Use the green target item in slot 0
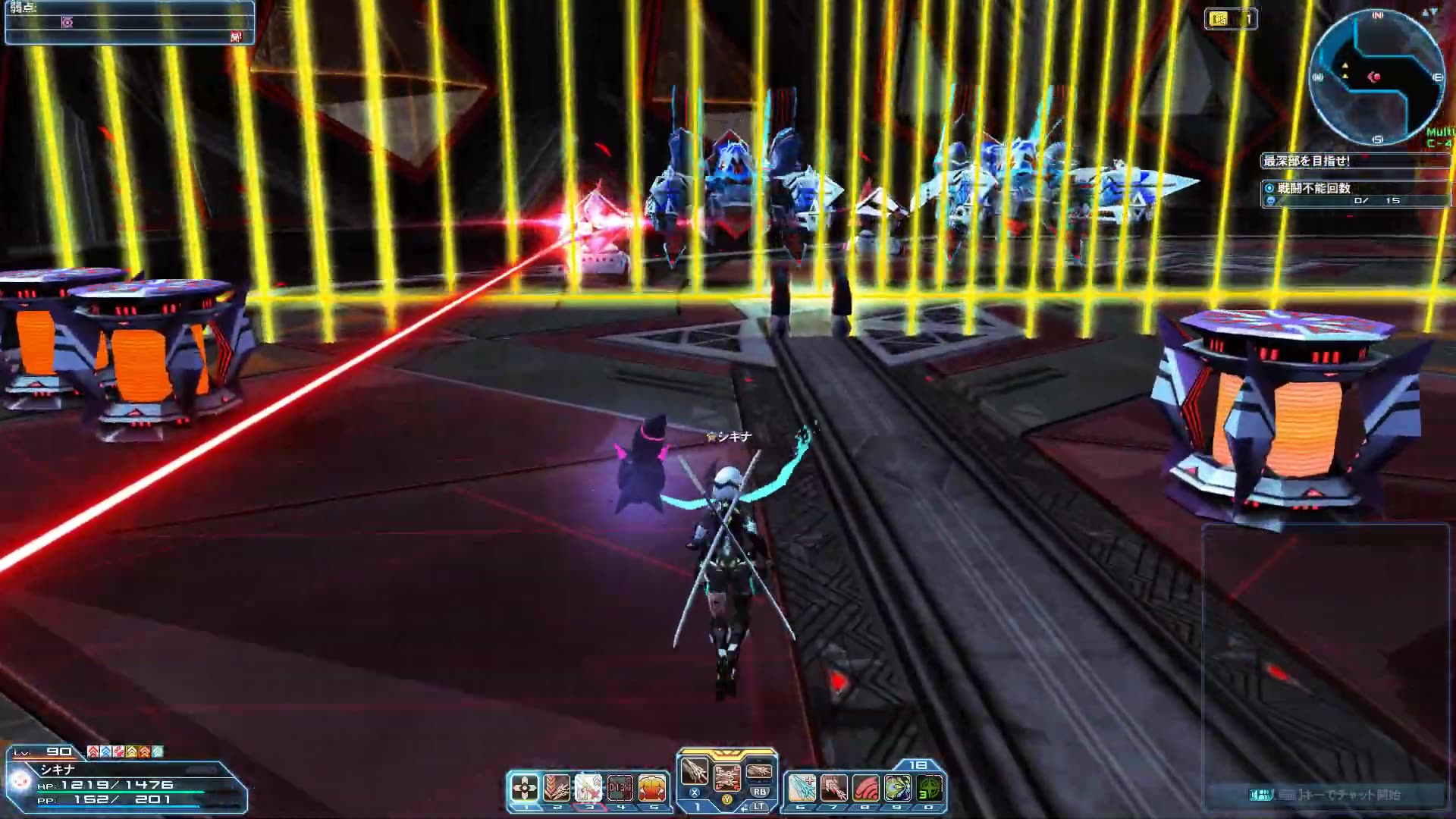This screenshot has height=819, width=1456. pos(929,788)
